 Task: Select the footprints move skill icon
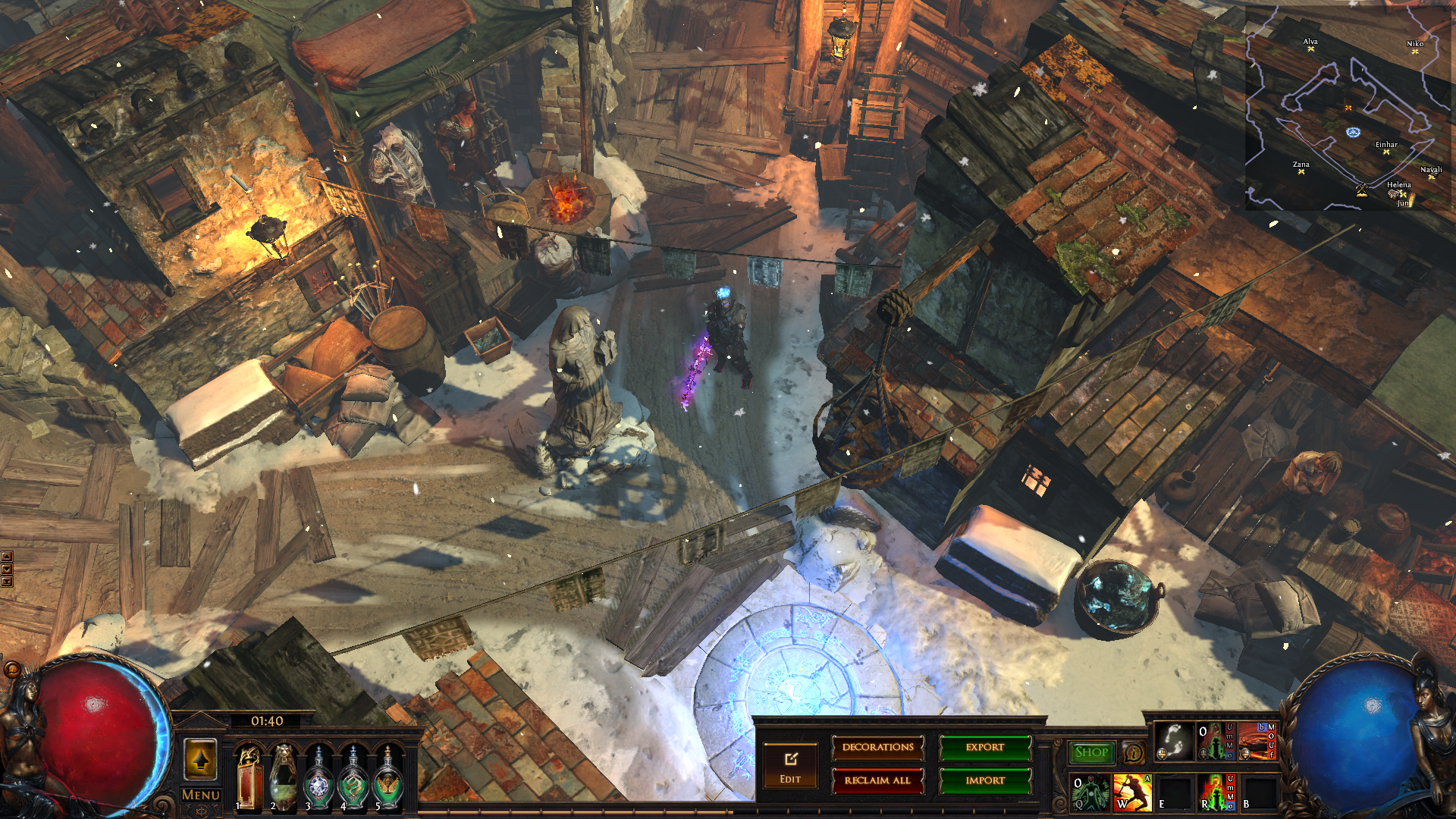[x=1174, y=742]
